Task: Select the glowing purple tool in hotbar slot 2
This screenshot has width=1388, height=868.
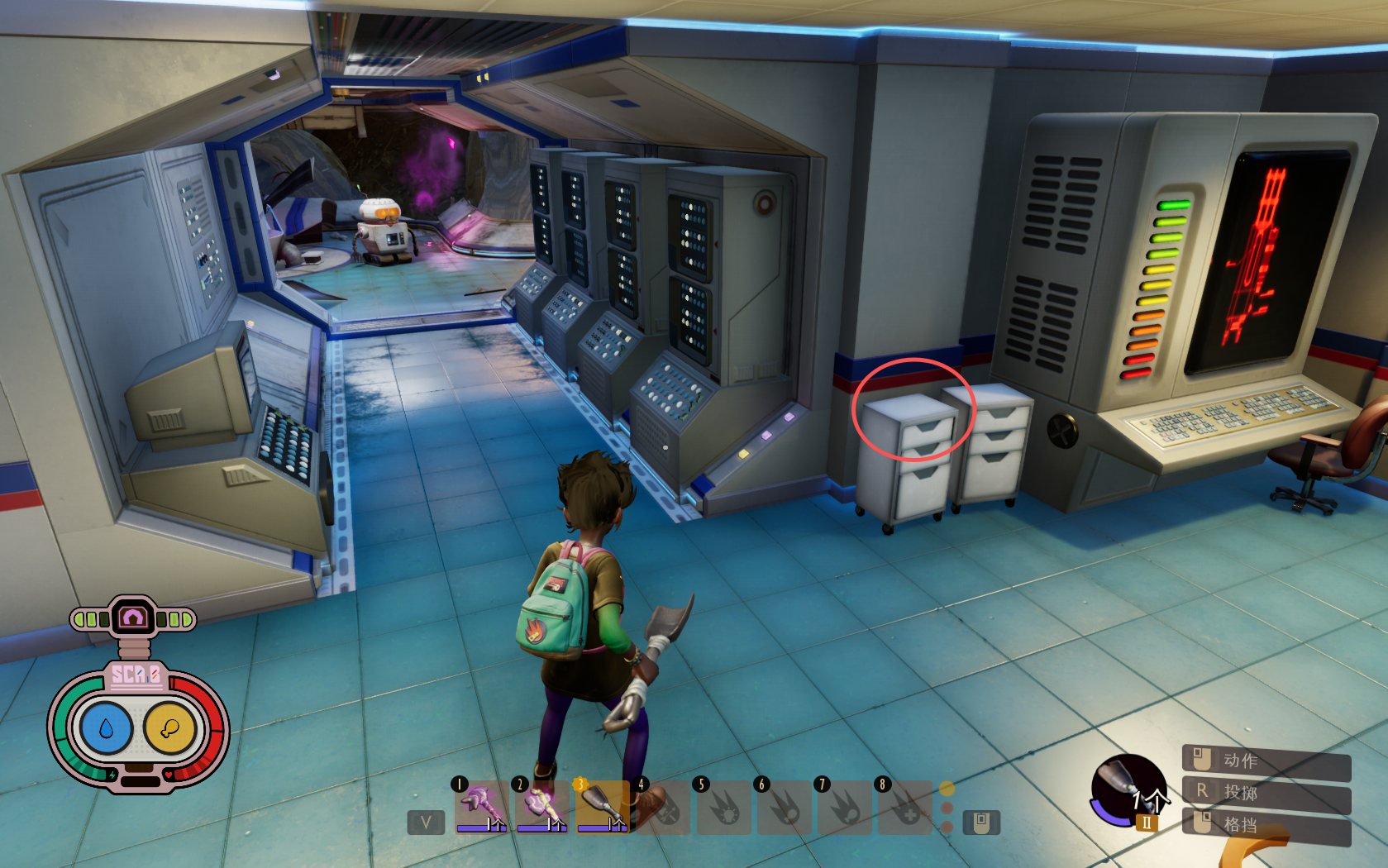Action: 541,806
